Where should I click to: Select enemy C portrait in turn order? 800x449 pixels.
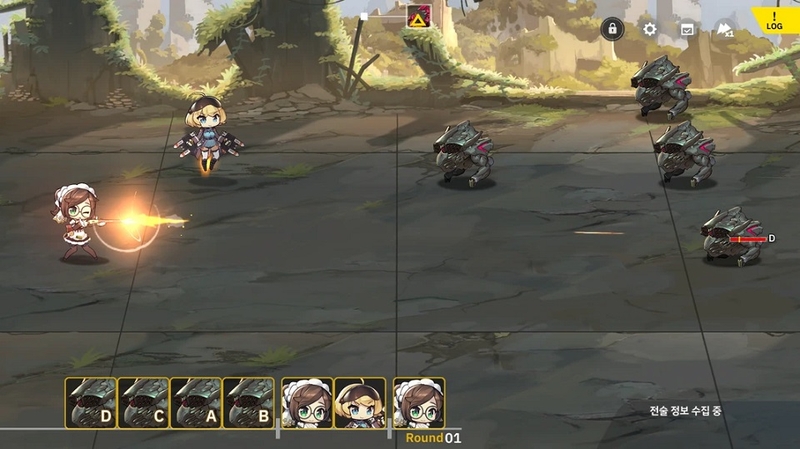click(x=143, y=402)
